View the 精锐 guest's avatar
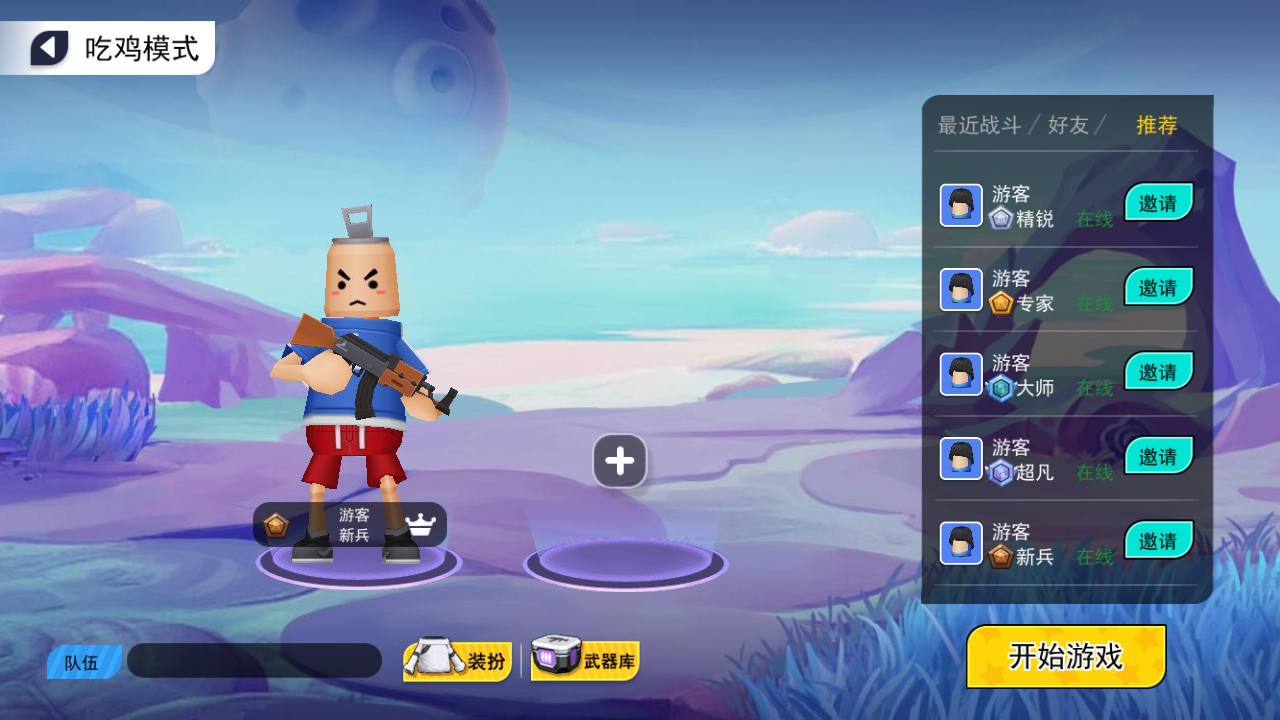1280x720 pixels. click(961, 205)
